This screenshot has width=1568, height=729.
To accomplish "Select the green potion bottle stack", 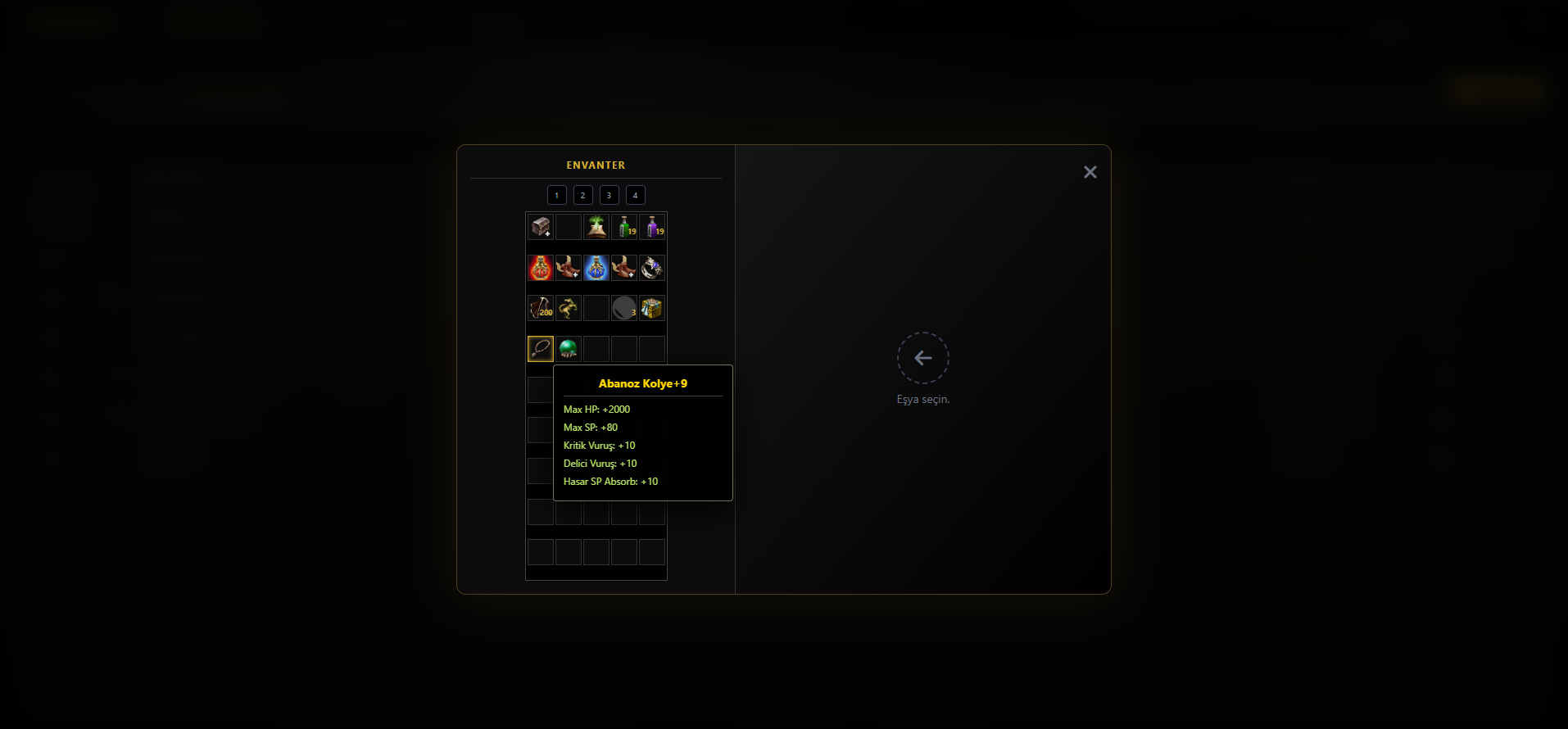I will (x=624, y=227).
